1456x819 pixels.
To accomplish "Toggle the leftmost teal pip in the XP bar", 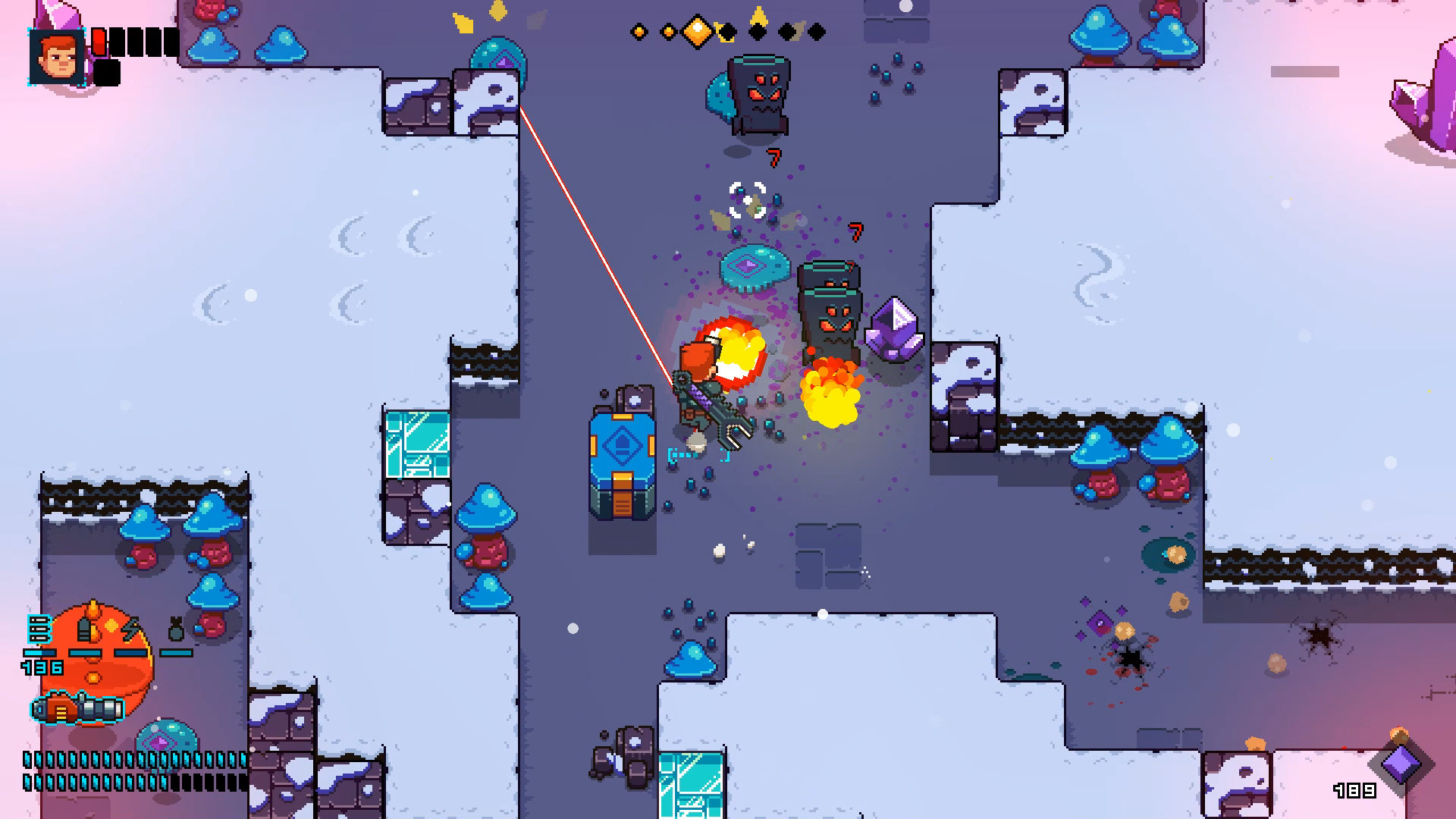I will pos(27,760).
